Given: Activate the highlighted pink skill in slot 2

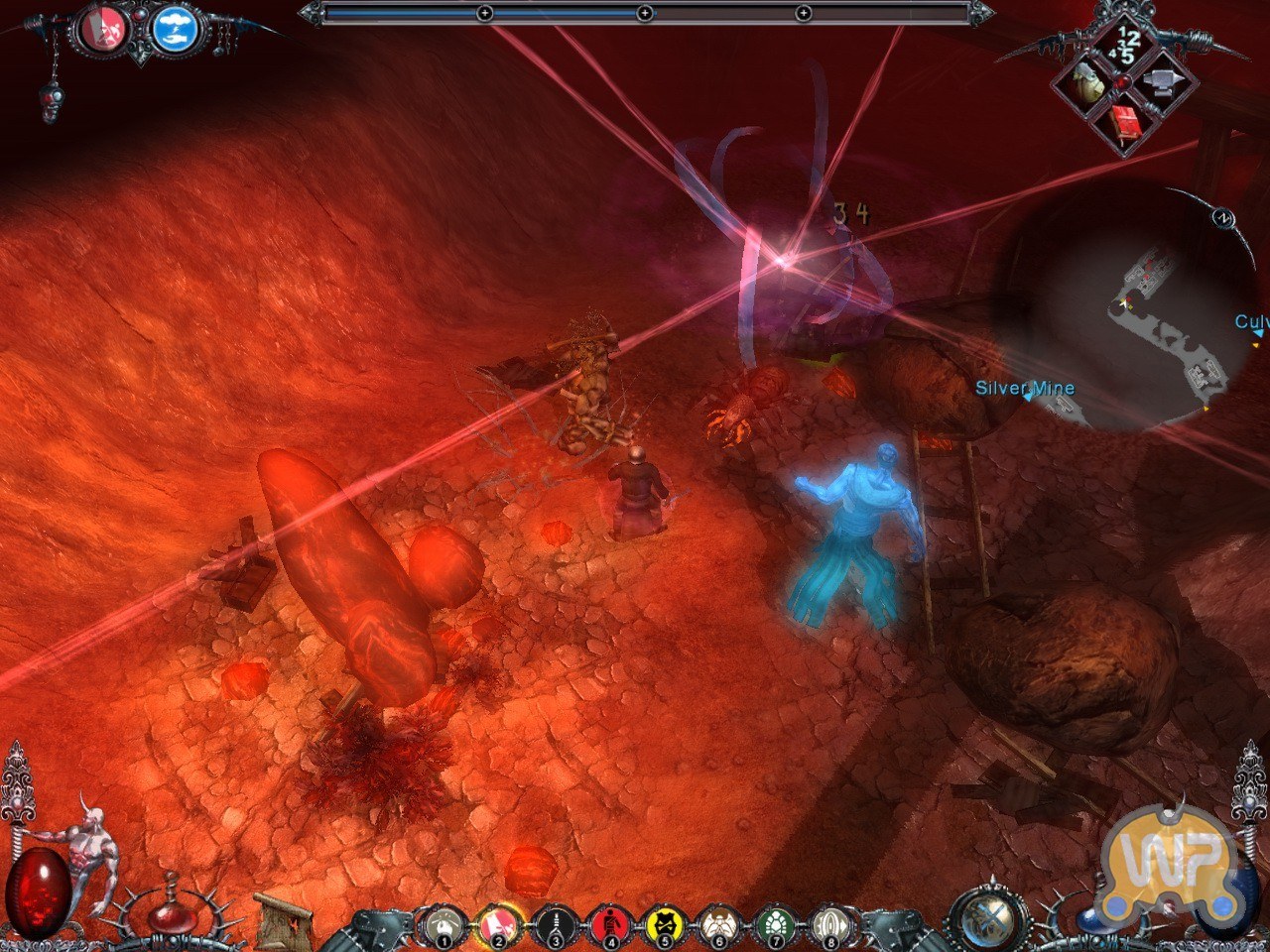Looking at the screenshot, I should [x=498, y=926].
